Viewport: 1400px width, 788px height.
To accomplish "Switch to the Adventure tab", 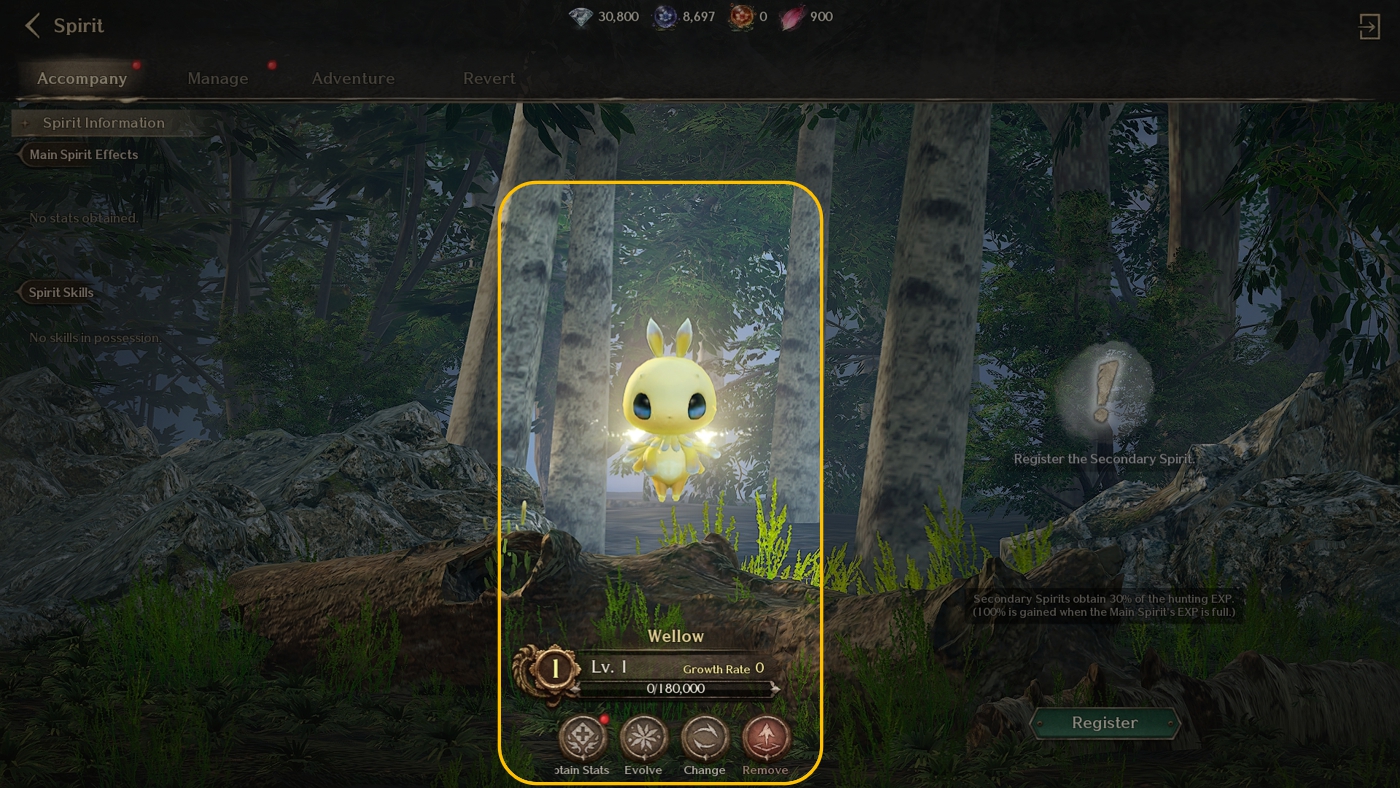I will click(x=353, y=78).
